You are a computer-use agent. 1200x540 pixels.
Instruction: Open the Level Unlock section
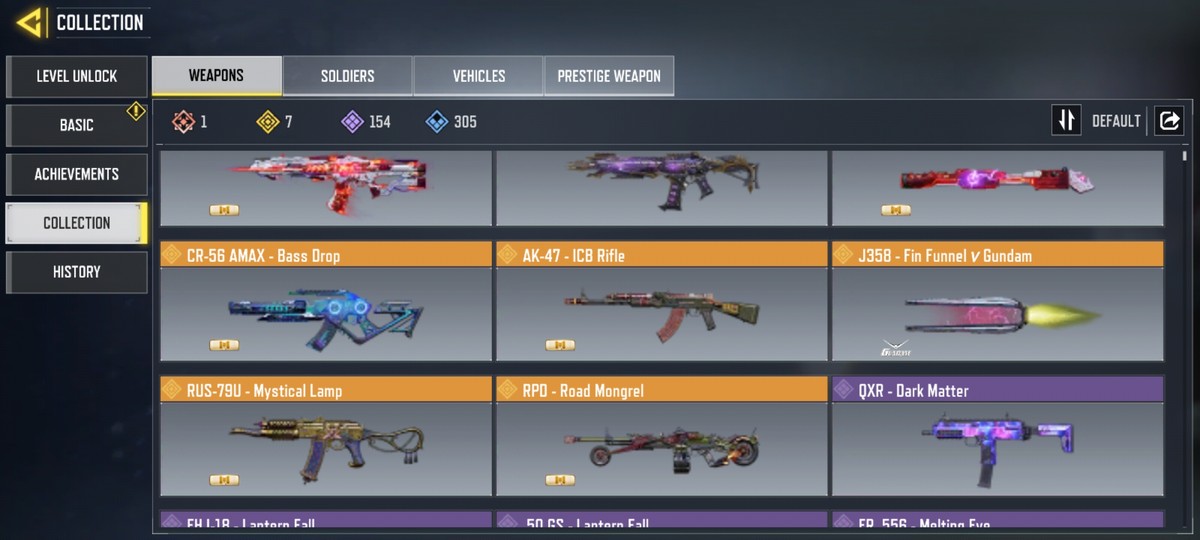tap(77, 76)
